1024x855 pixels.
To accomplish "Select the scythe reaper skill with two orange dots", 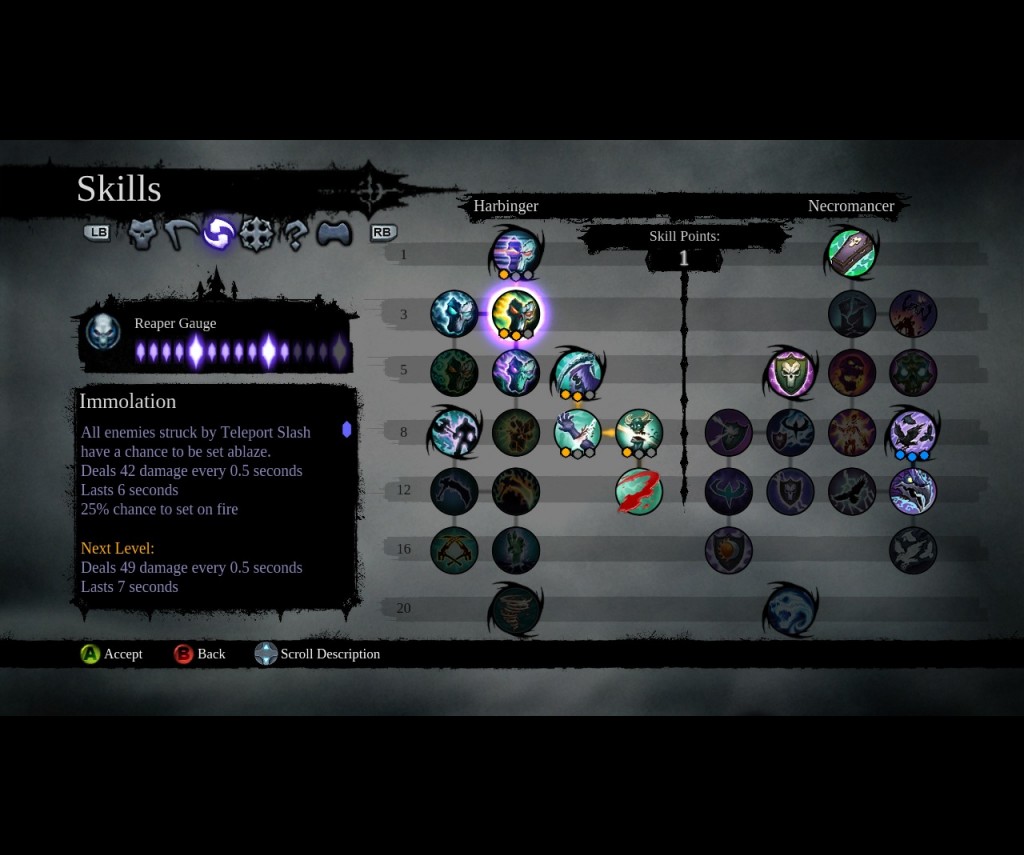I will pyautogui.click(x=577, y=372).
